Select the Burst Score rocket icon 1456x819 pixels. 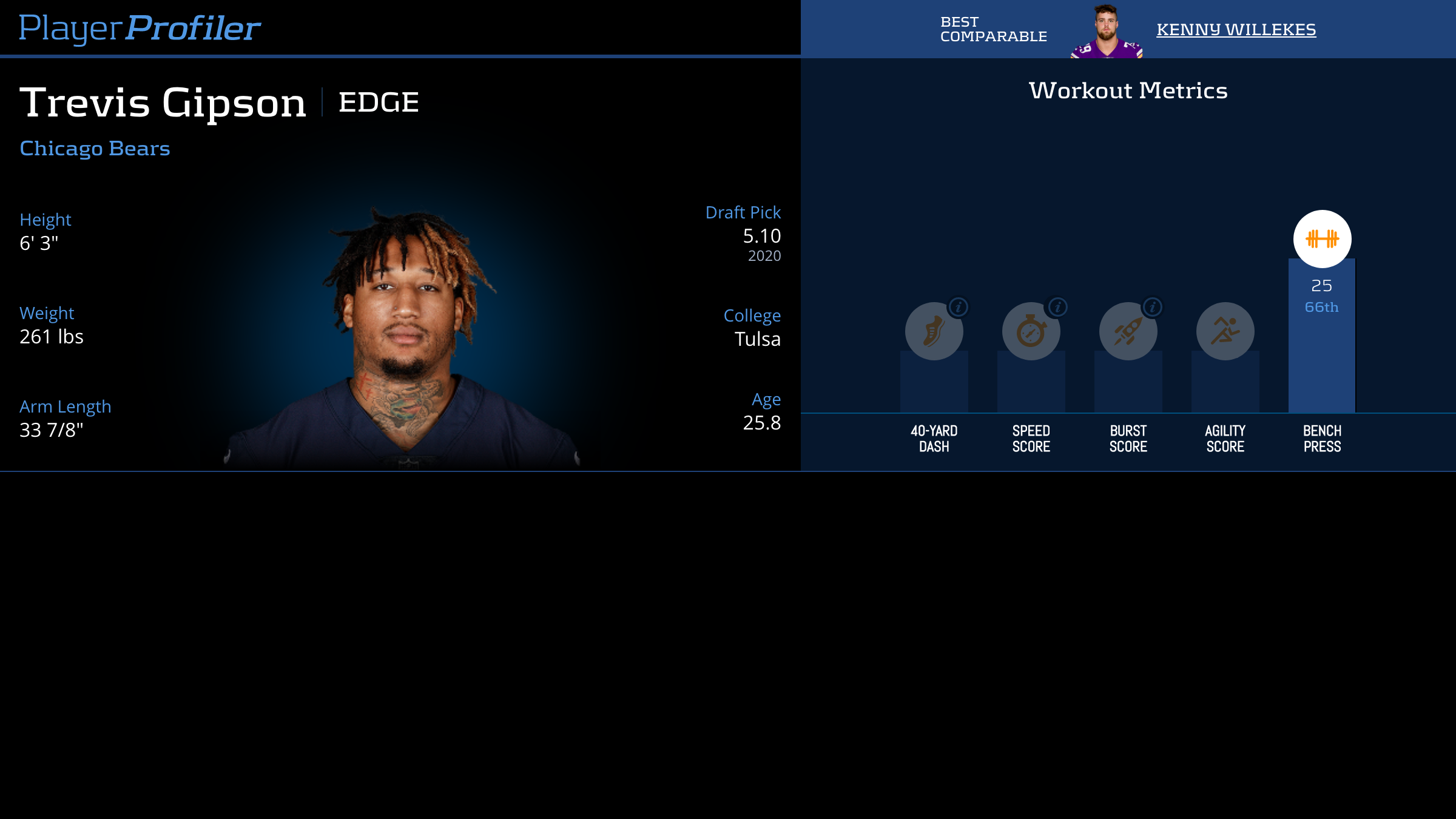(x=1128, y=332)
